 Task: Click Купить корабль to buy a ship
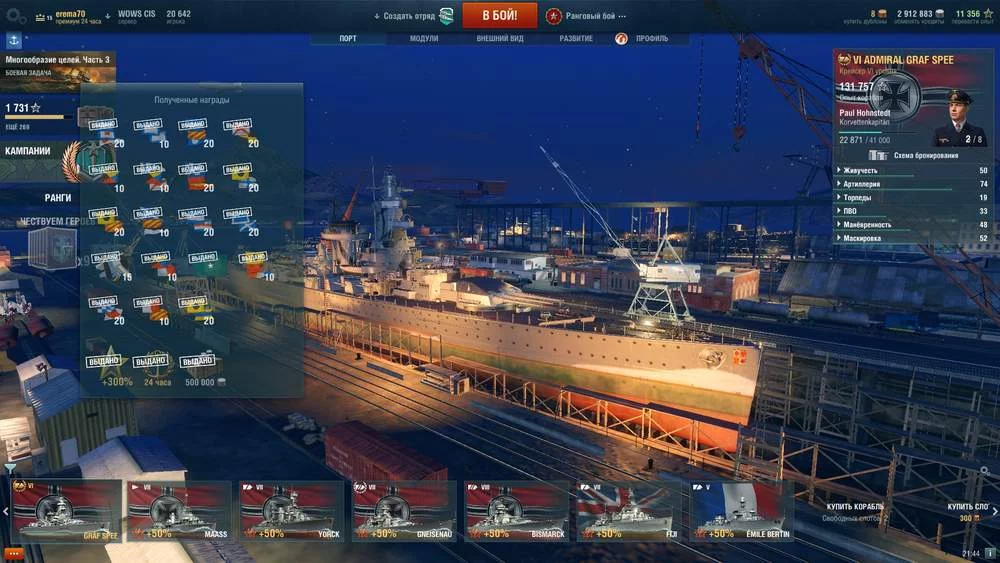click(x=854, y=508)
